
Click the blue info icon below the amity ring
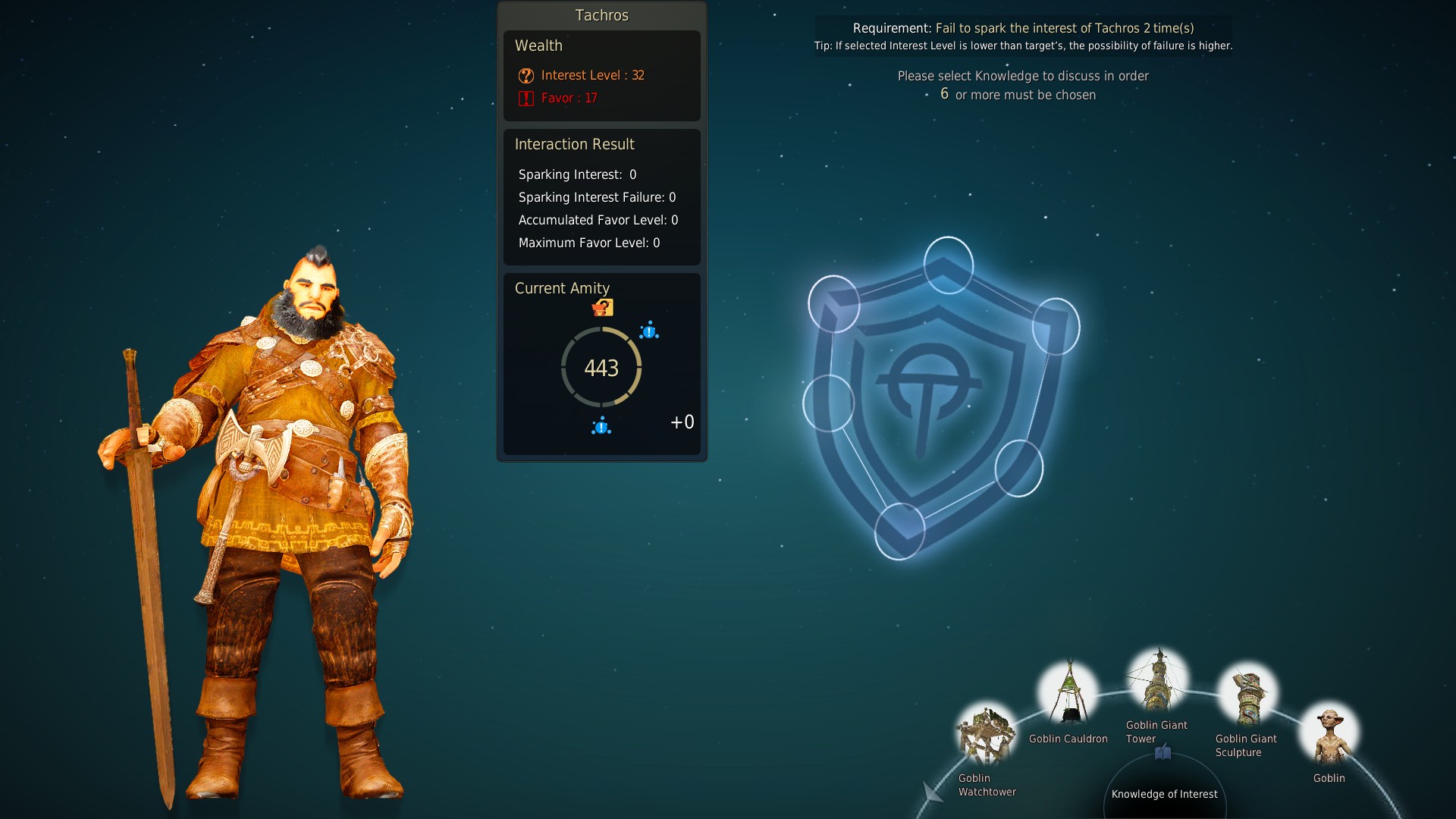(x=601, y=426)
